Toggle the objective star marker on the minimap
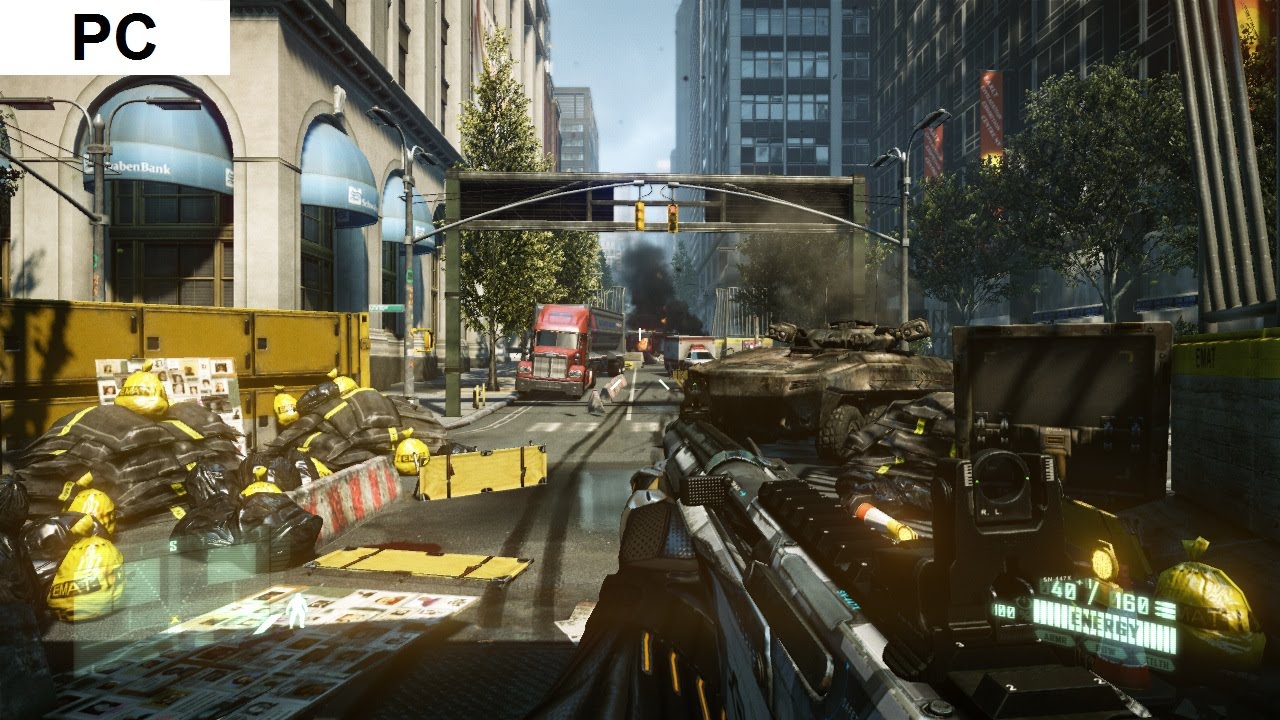Screen dimensions: 1280x720 [x=175, y=618]
